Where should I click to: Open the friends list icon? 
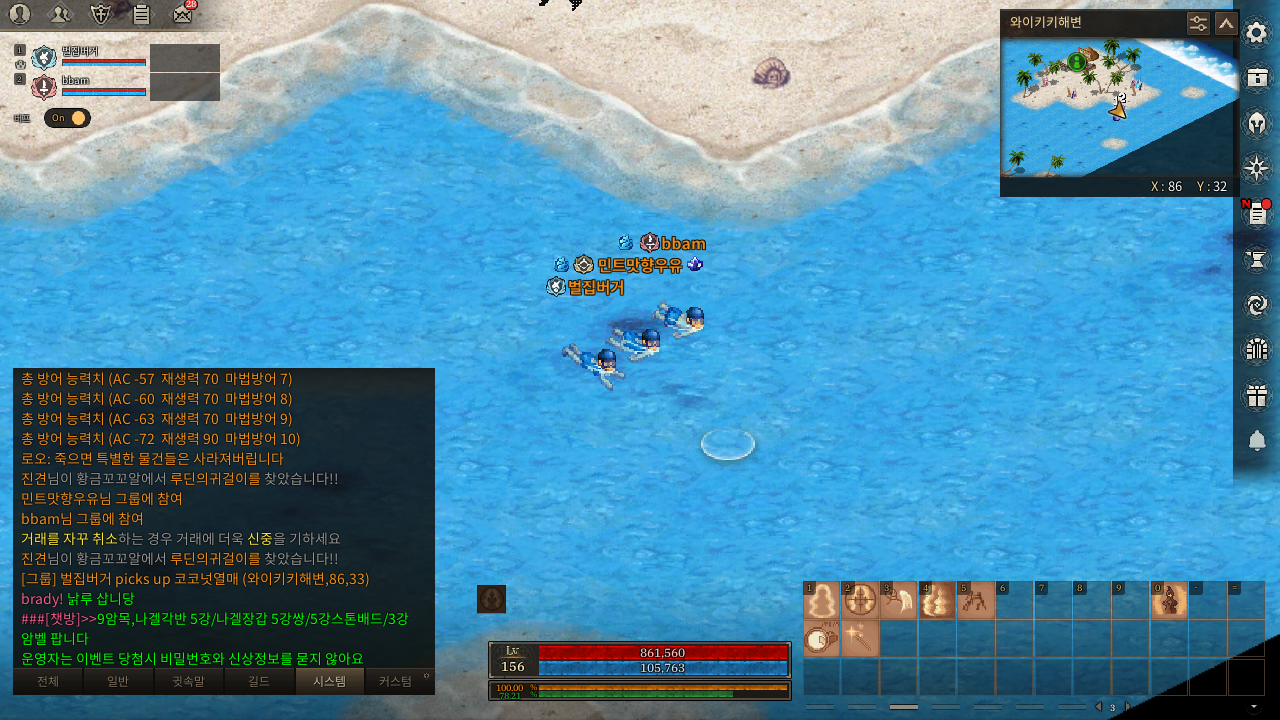(60, 14)
